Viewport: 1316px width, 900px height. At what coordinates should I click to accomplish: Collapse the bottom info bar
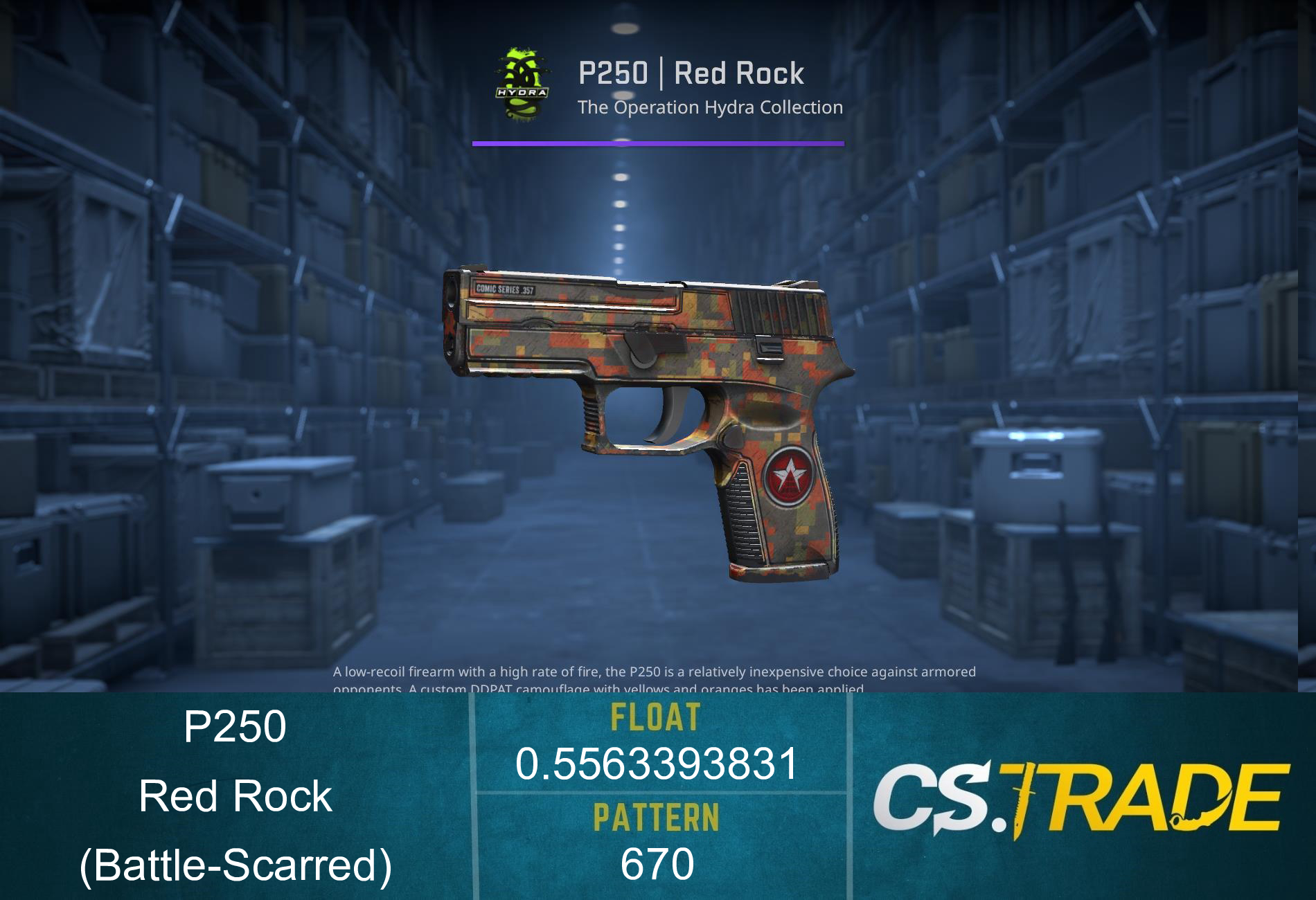tap(658, 796)
